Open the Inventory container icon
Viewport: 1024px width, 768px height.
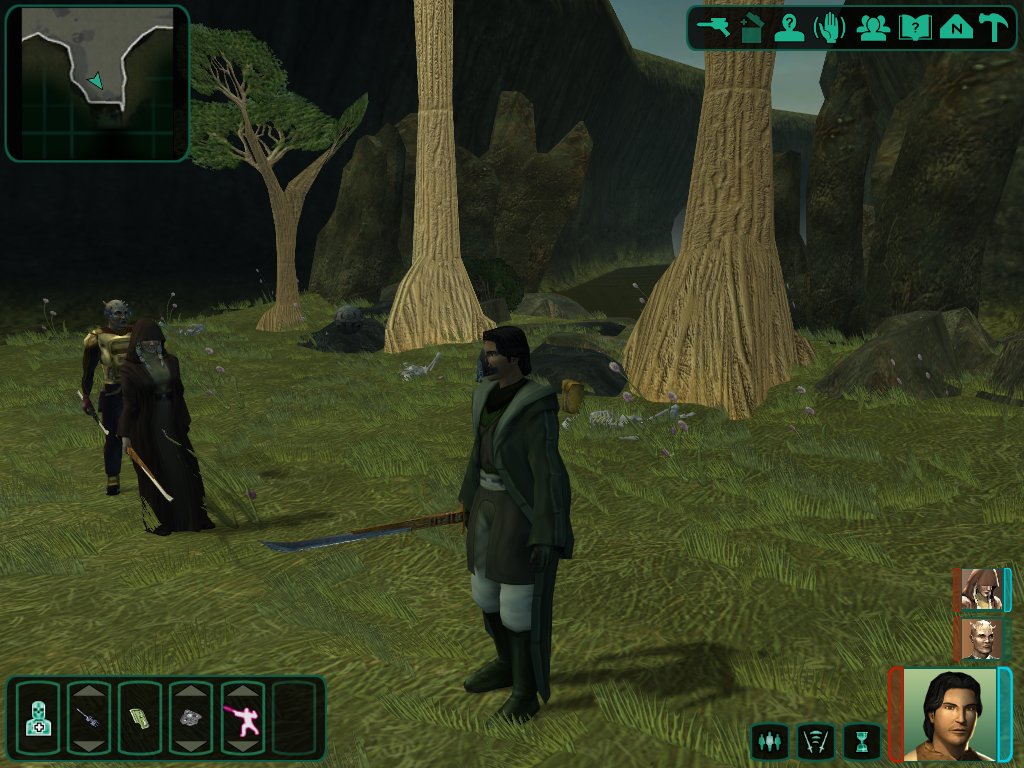[751, 27]
